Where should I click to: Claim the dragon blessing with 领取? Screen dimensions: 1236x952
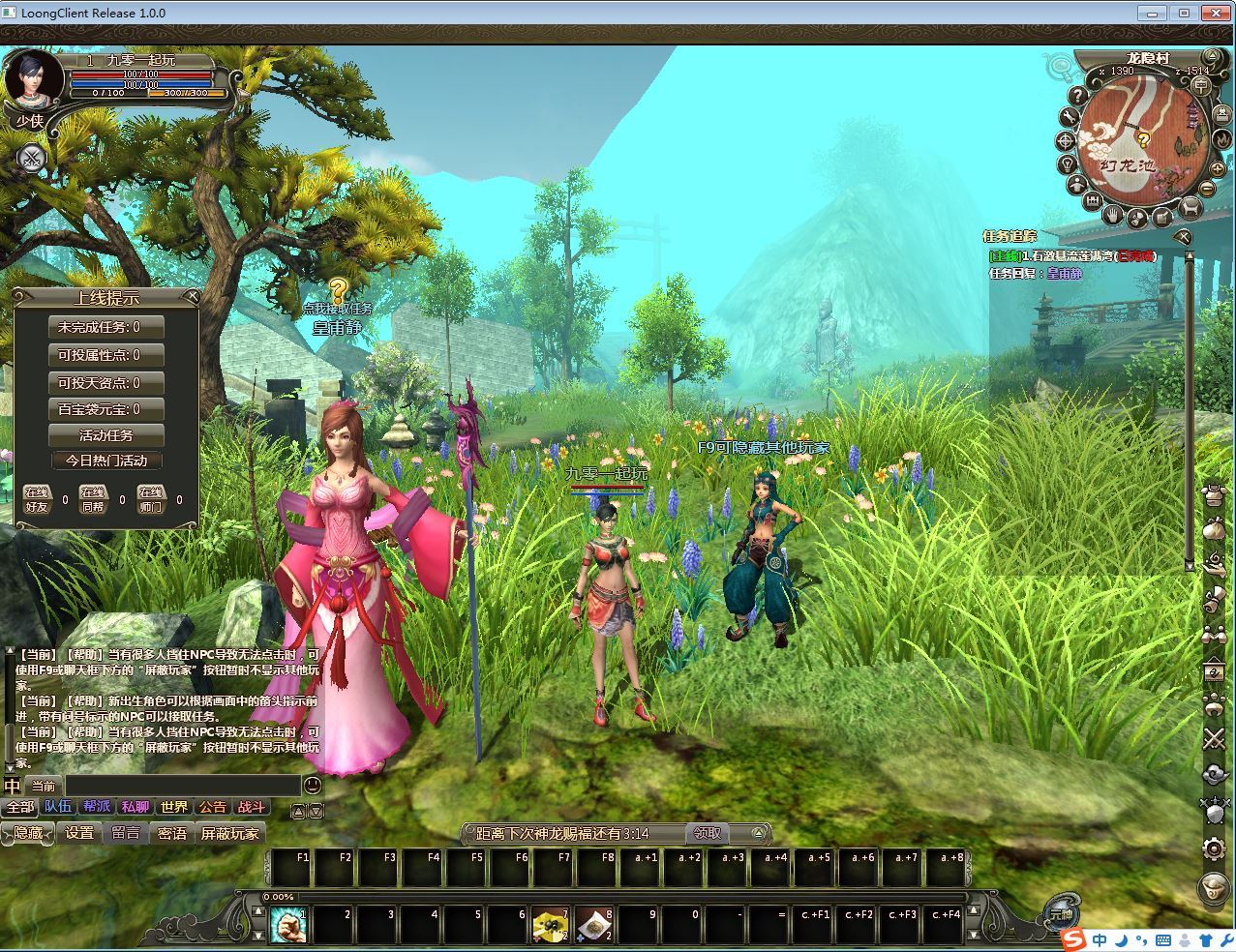point(707,833)
